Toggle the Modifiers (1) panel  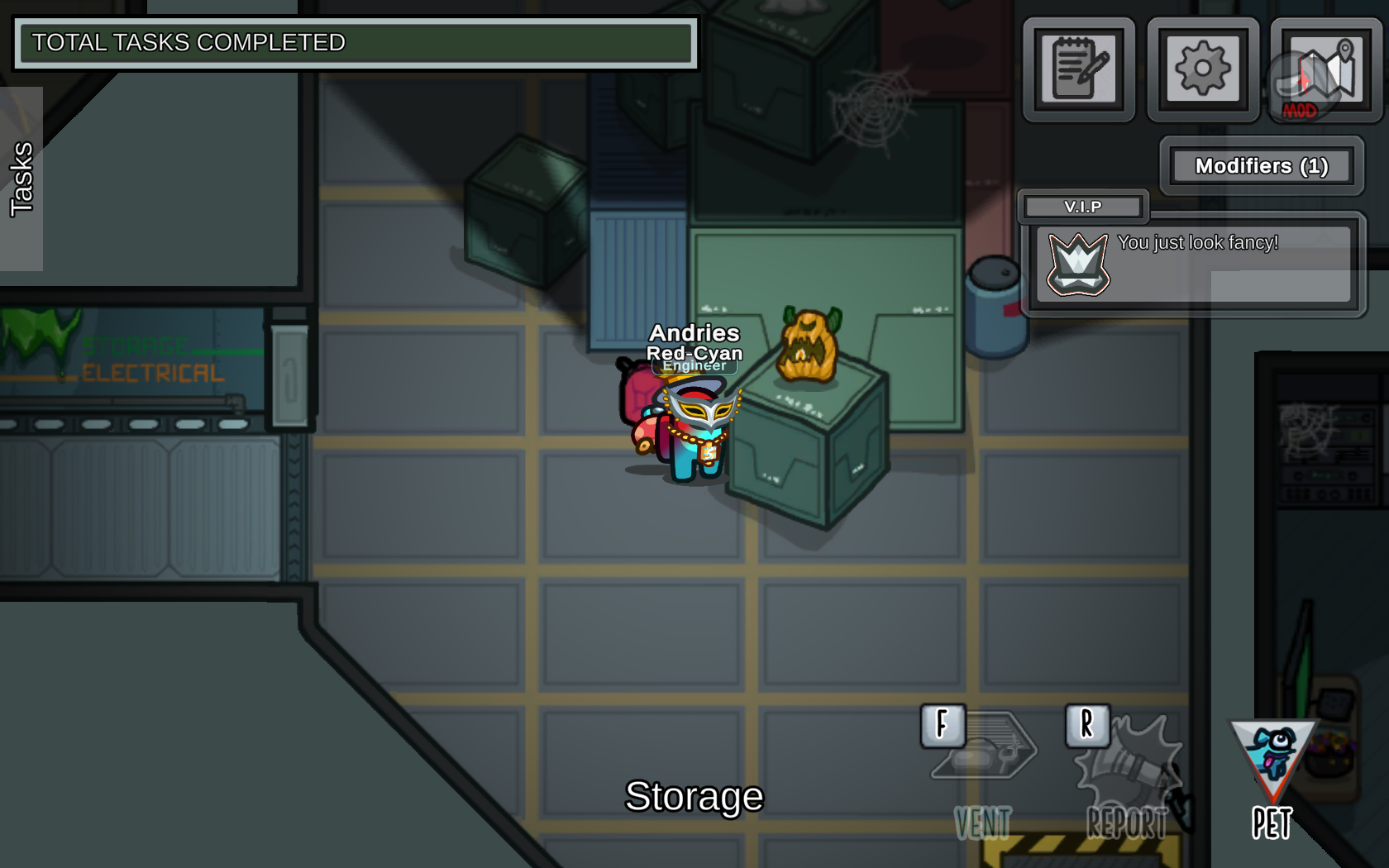click(1261, 166)
